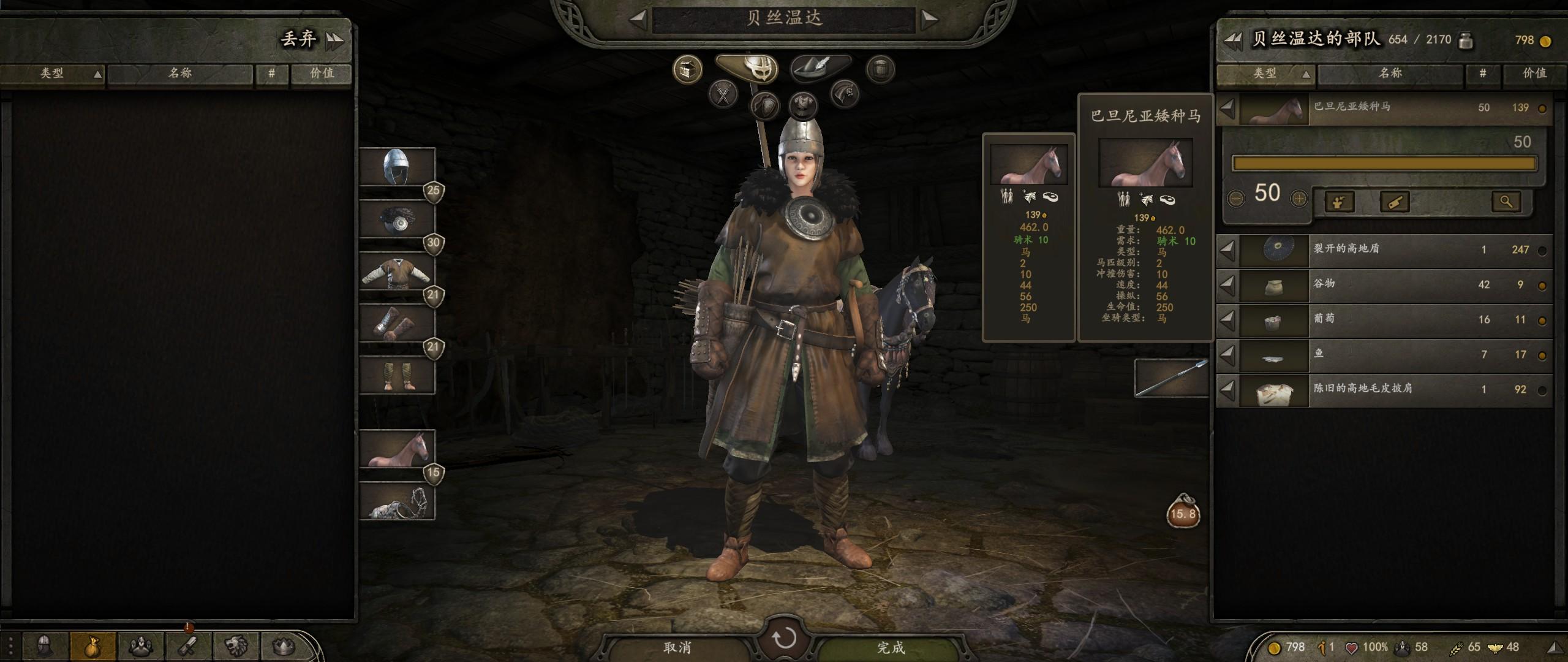The image size is (1568, 662).
Task: Filter inventory by horse head mounts
Action: 845,95
